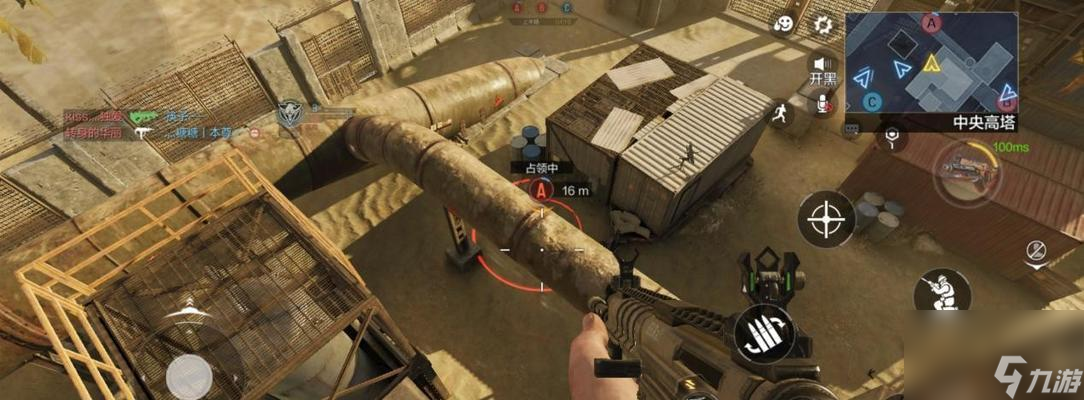Tap the virtual movement joystick

(x=189, y=376)
